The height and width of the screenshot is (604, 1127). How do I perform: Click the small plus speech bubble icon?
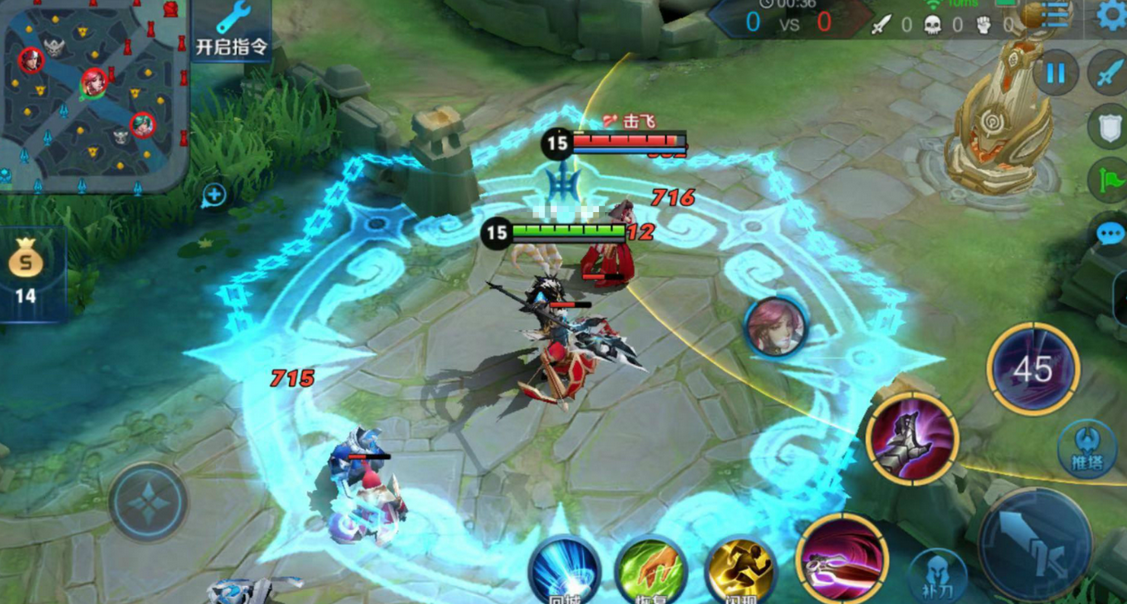[213, 195]
